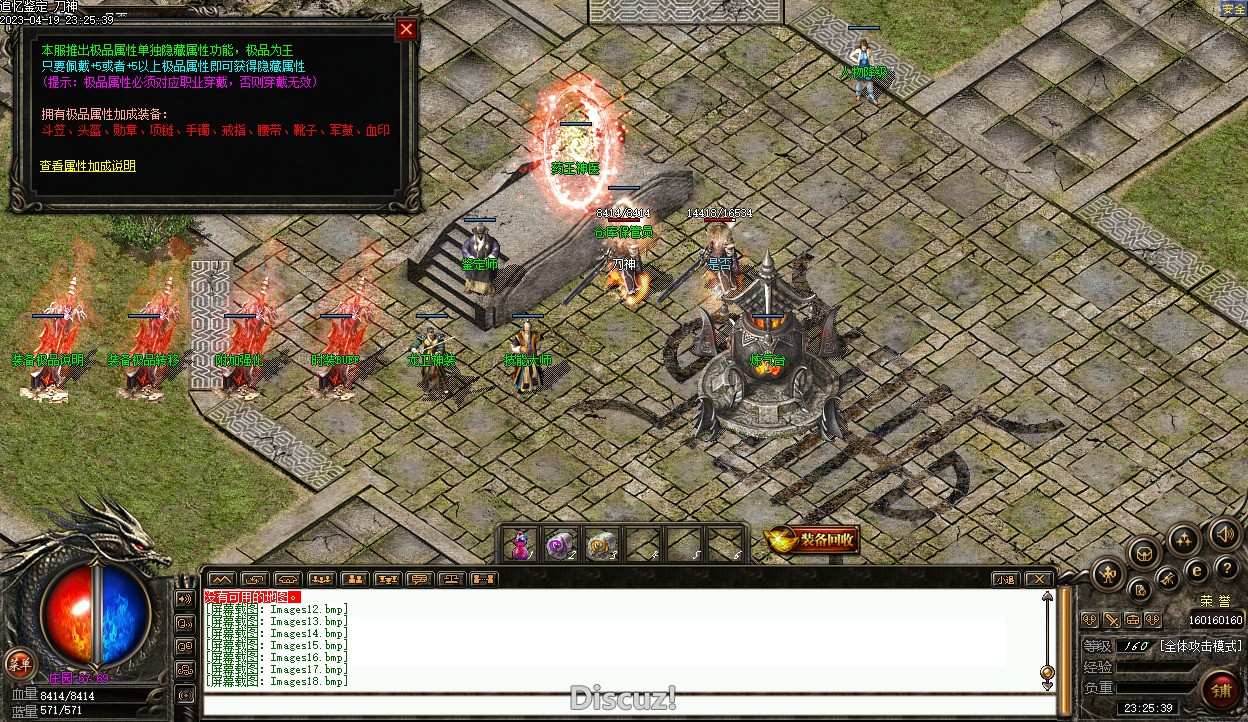Click the chat scrollbar knob
Viewport: 1248px width, 722px height.
tap(1047, 671)
